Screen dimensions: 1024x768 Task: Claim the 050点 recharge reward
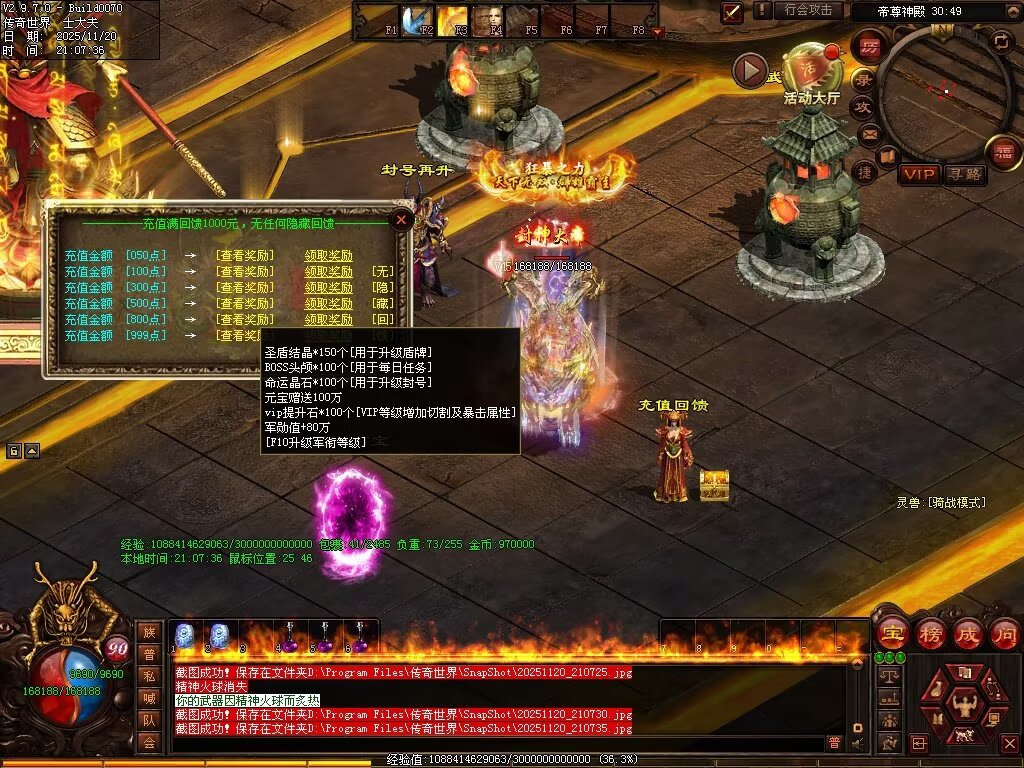(x=328, y=256)
